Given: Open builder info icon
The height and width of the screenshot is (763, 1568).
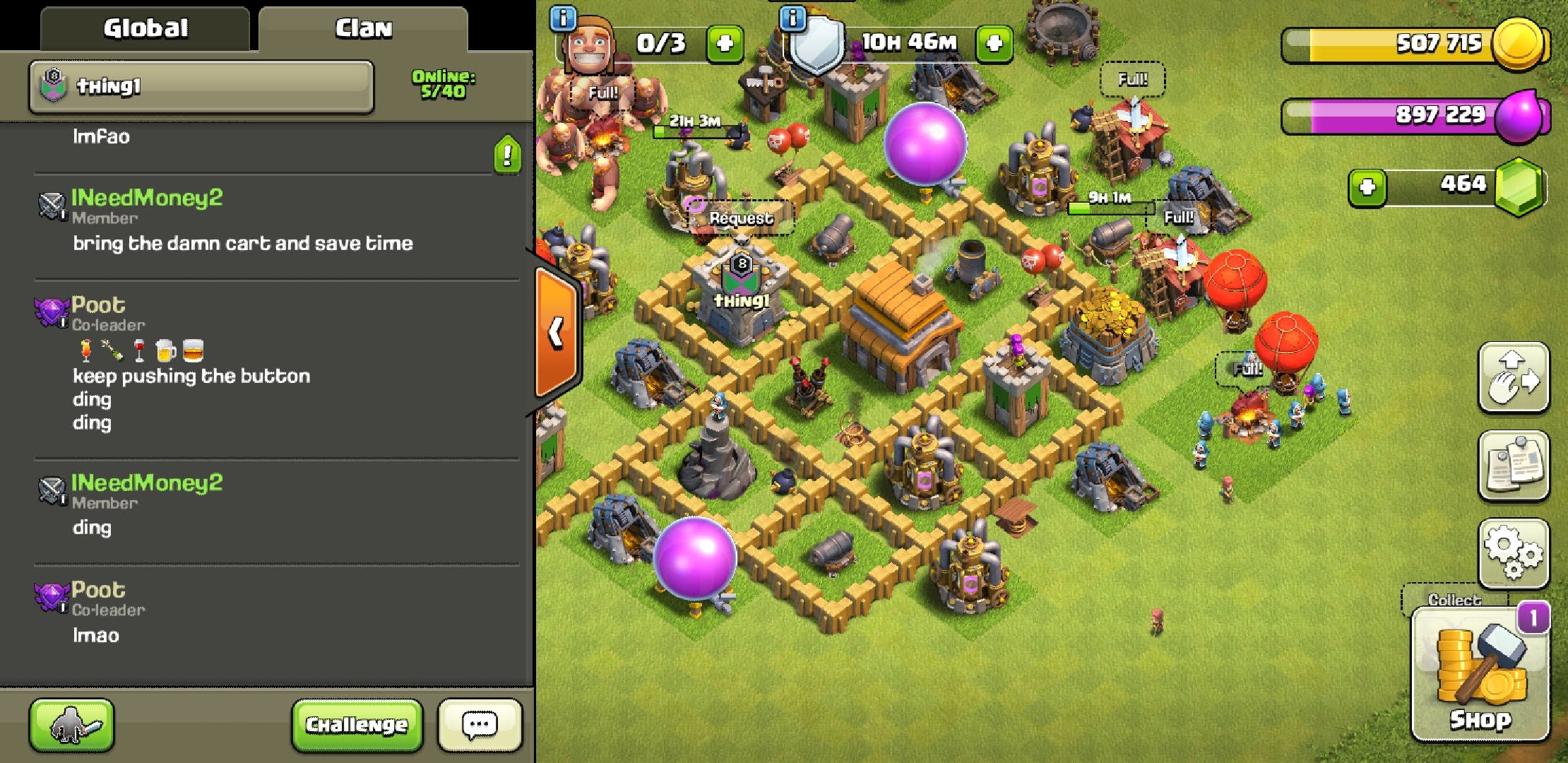Looking at the screenshot, I should (x=563, y=18).
